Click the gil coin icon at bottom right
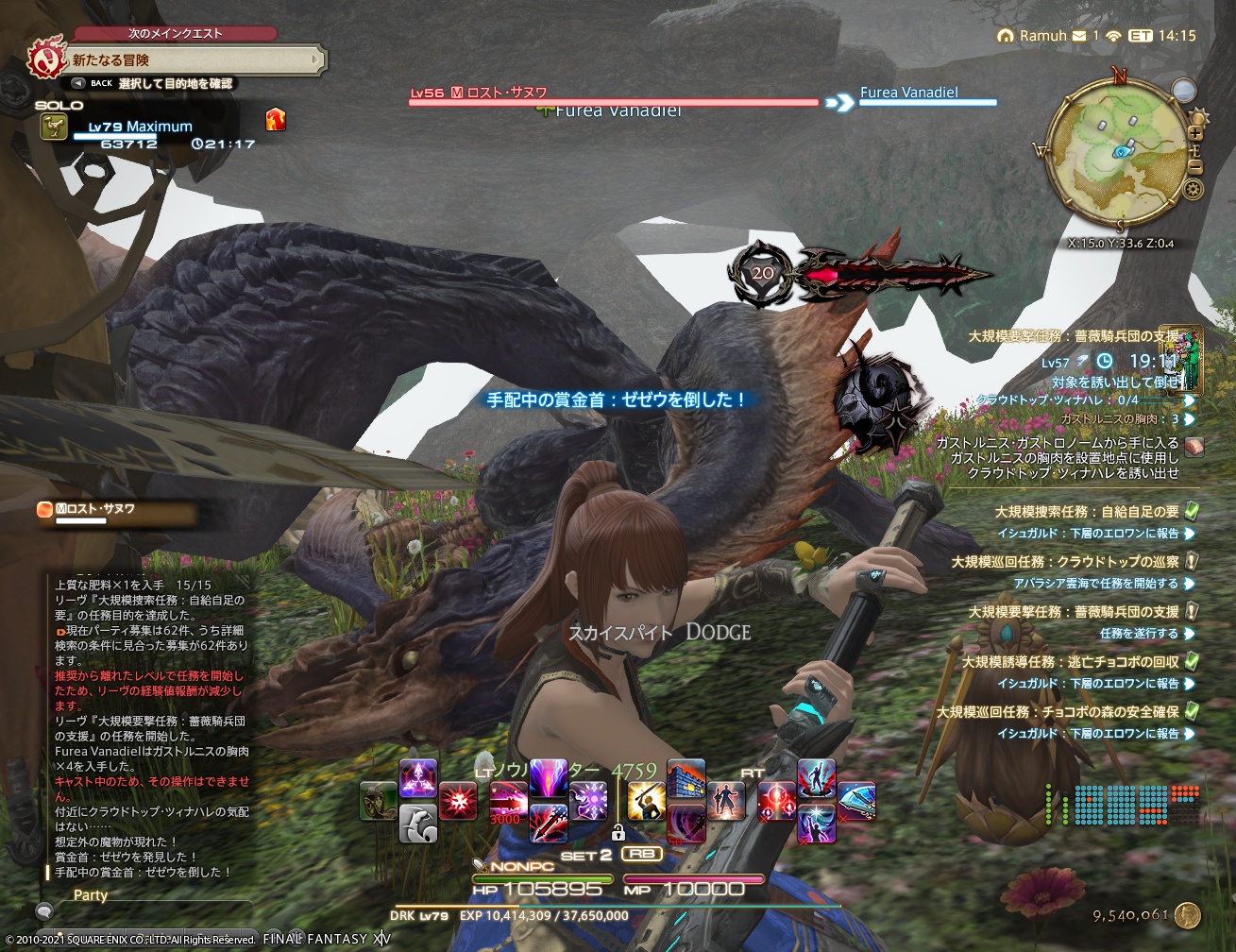 pyautogui.click(x=1187, y=916)
